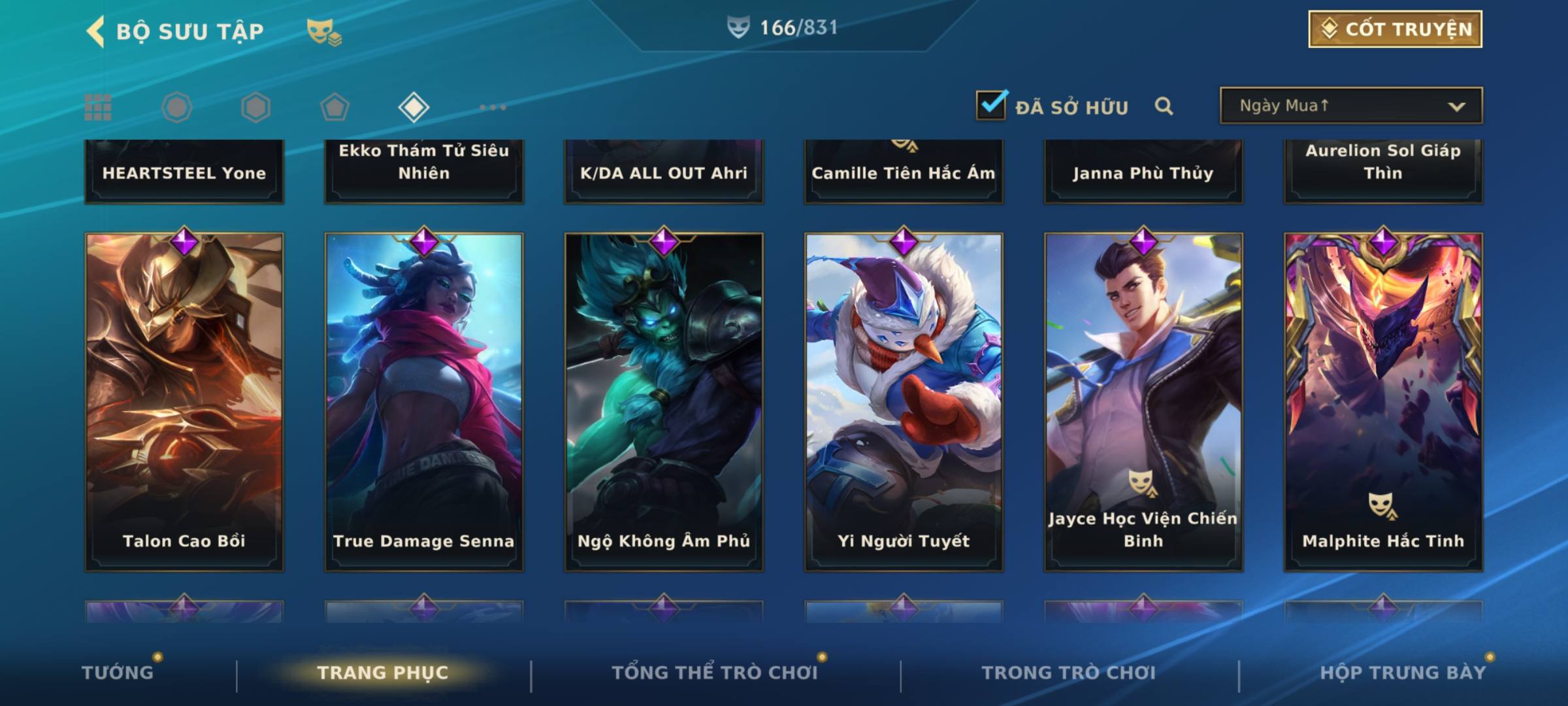Switch to Tổng Thể Trò Chơi tab
The width and height of the screenshot is (1568, 706).
[x=715, y=673]
